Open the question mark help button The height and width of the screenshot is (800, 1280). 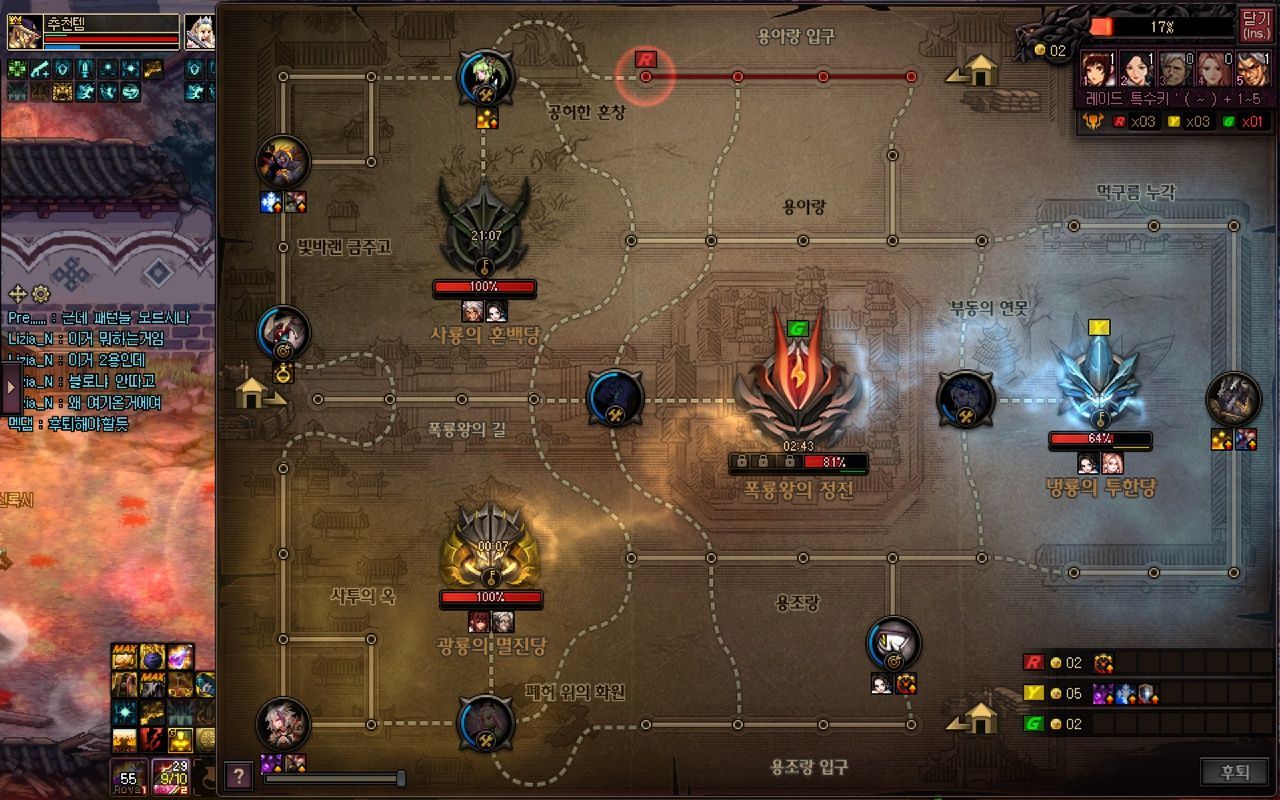click(238, 775)
